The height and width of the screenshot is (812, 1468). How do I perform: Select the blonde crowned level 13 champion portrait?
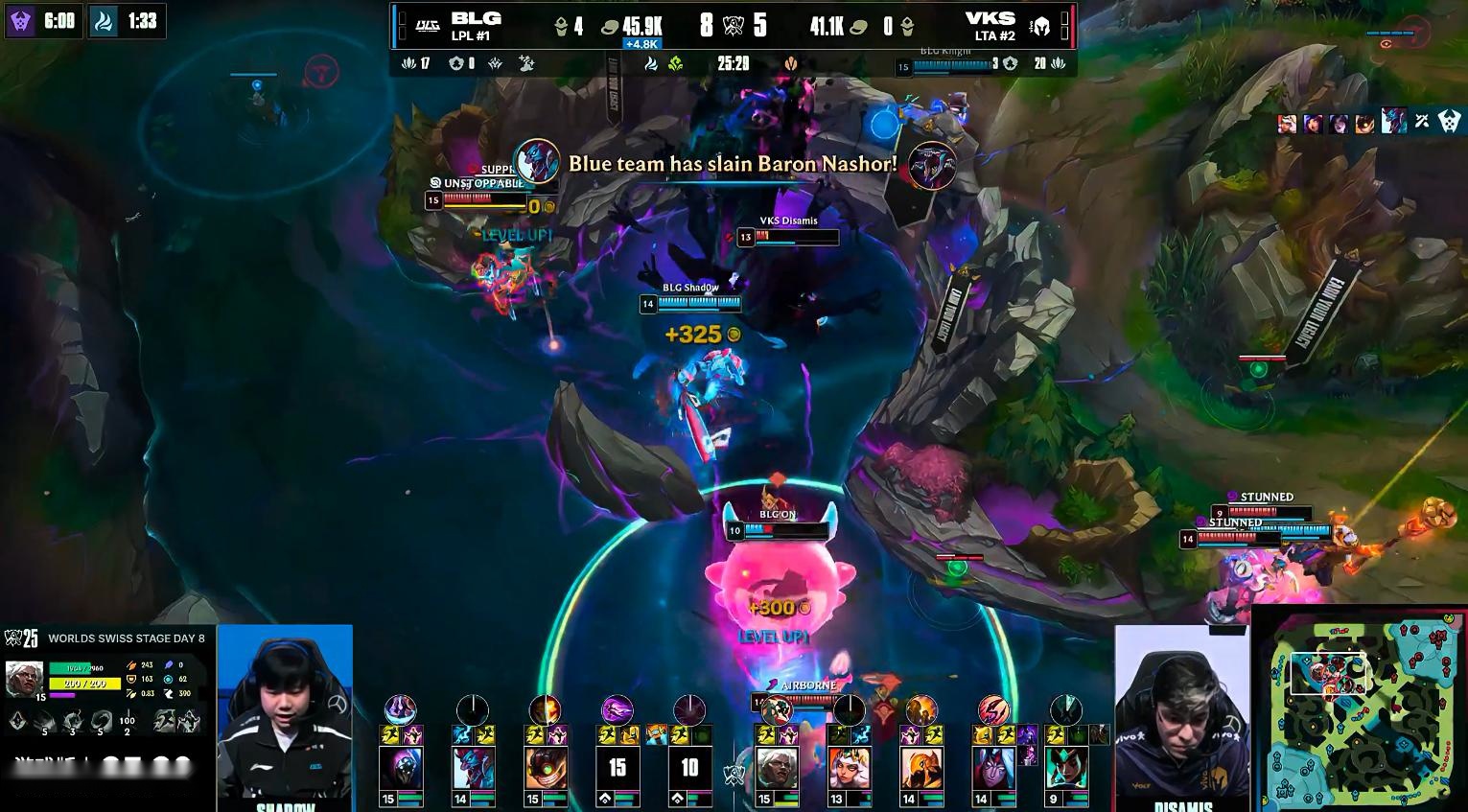(x=849, y=769)
